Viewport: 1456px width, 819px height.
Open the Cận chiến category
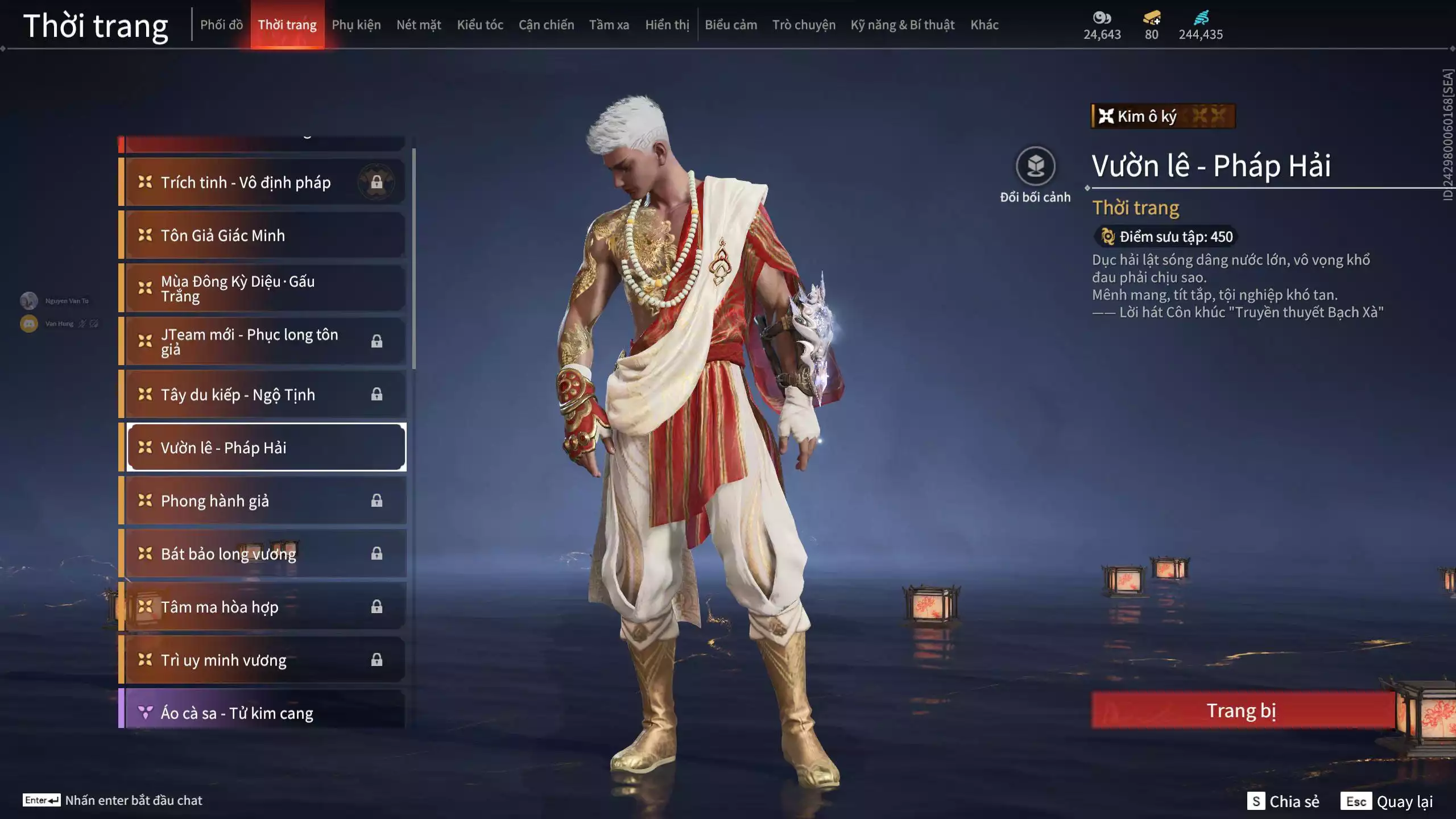(546, 25)
